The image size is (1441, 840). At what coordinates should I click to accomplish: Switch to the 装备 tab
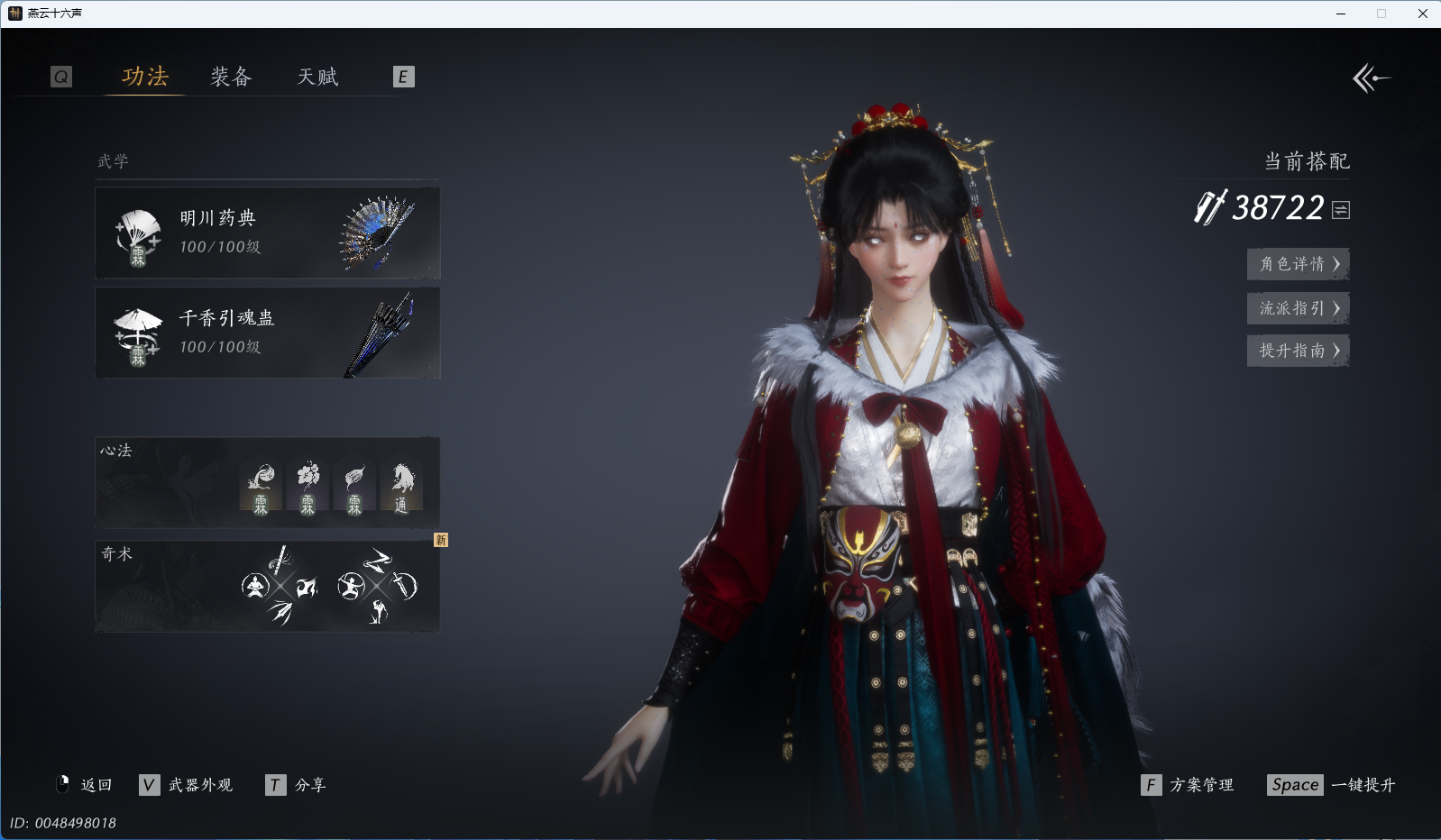tap(231, 78)
